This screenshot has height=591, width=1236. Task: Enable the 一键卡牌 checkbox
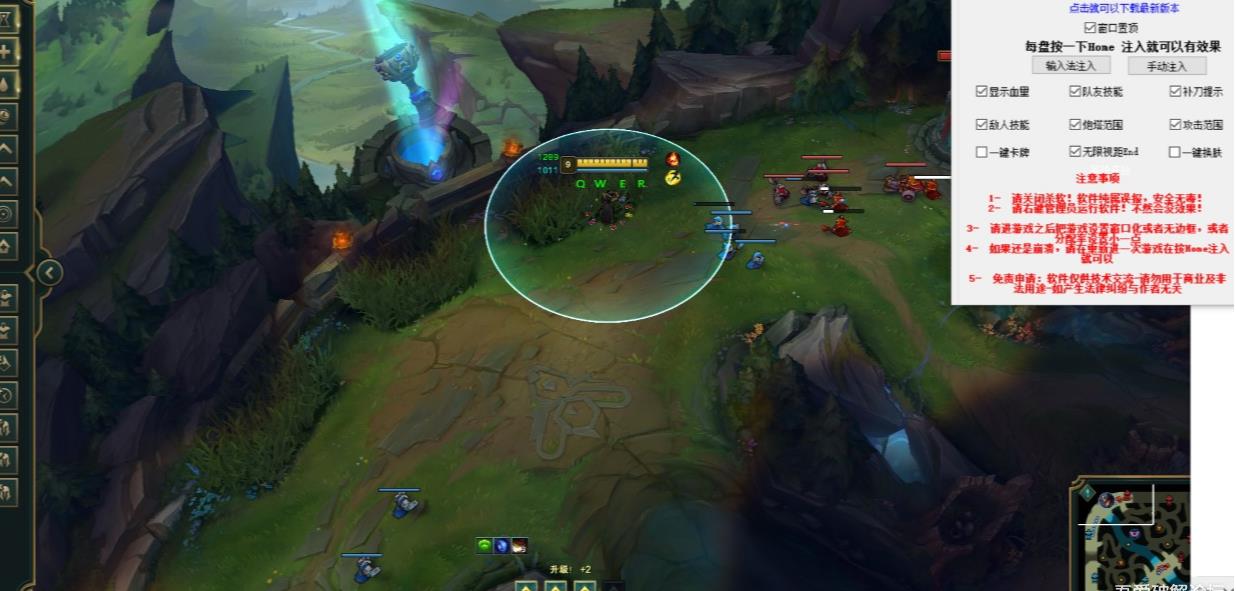point(982,153)
